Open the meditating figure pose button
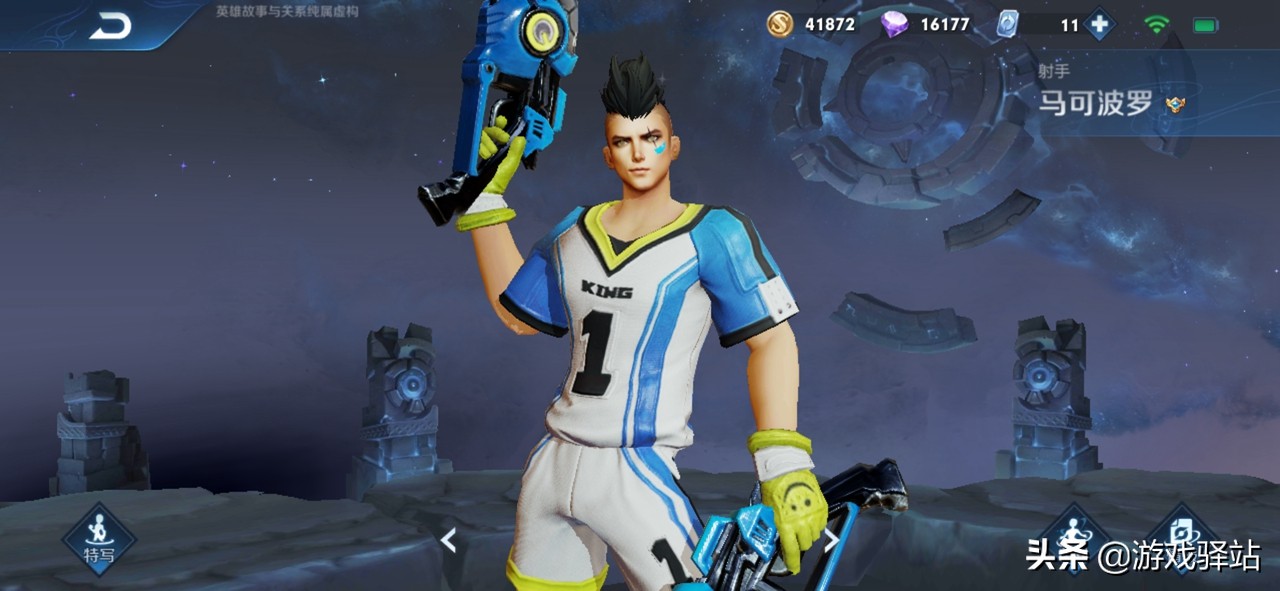The width and height of the screenshot is (1280, 591). click(x=1074, y=534)
